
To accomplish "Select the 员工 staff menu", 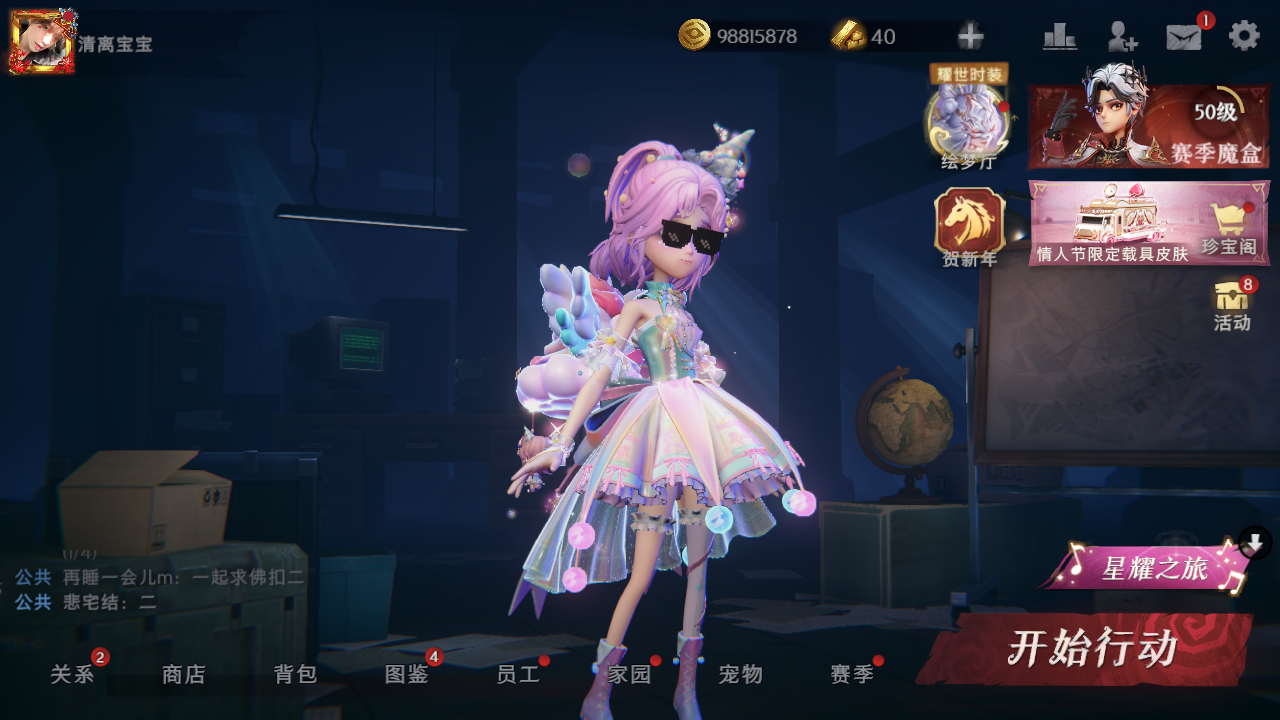I will (x=518, y=675).
